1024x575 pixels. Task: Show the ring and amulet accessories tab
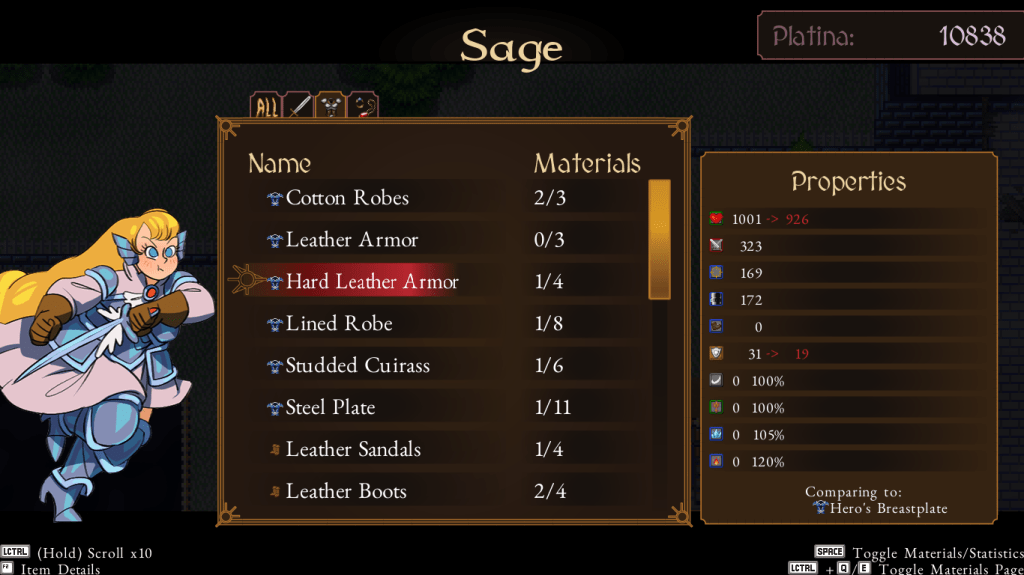click(362, 107)
